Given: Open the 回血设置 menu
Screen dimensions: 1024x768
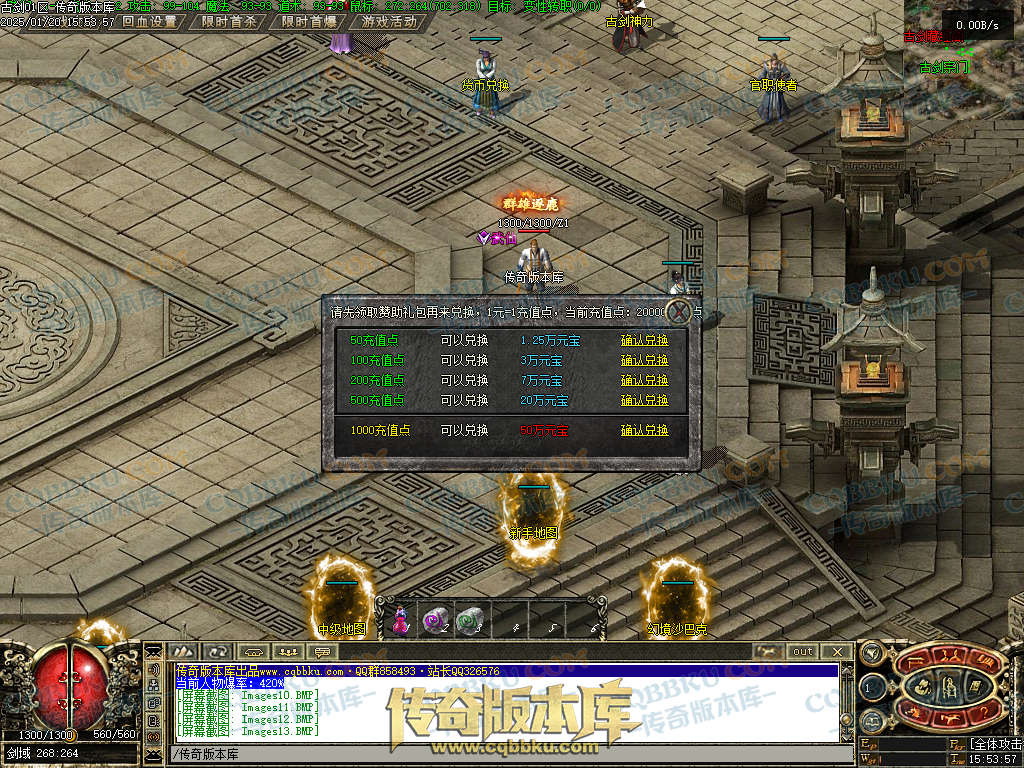Looking at the screenshot, I should click(149, 21).
